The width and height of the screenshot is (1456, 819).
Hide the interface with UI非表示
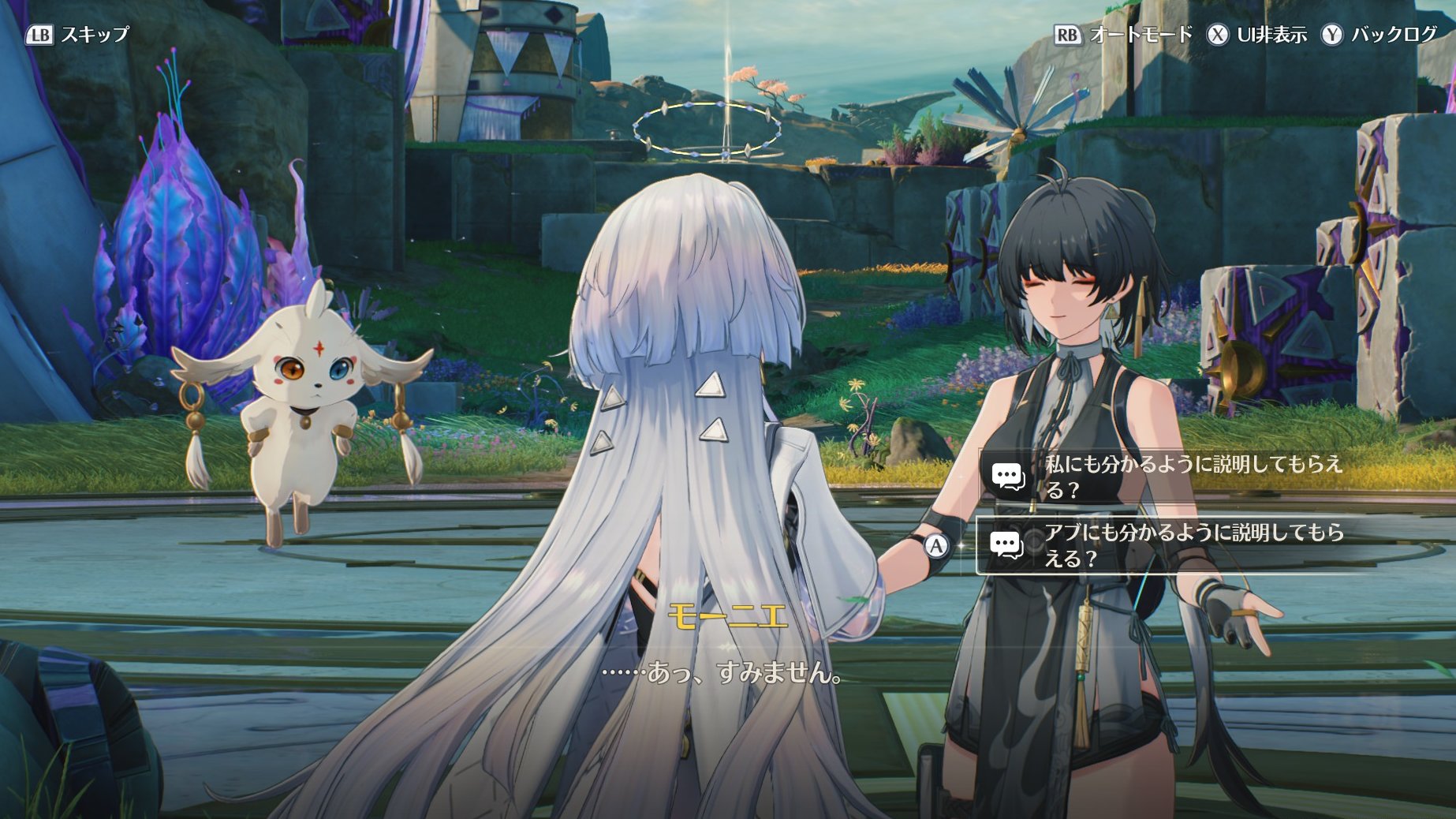[x=1257, y=35]
